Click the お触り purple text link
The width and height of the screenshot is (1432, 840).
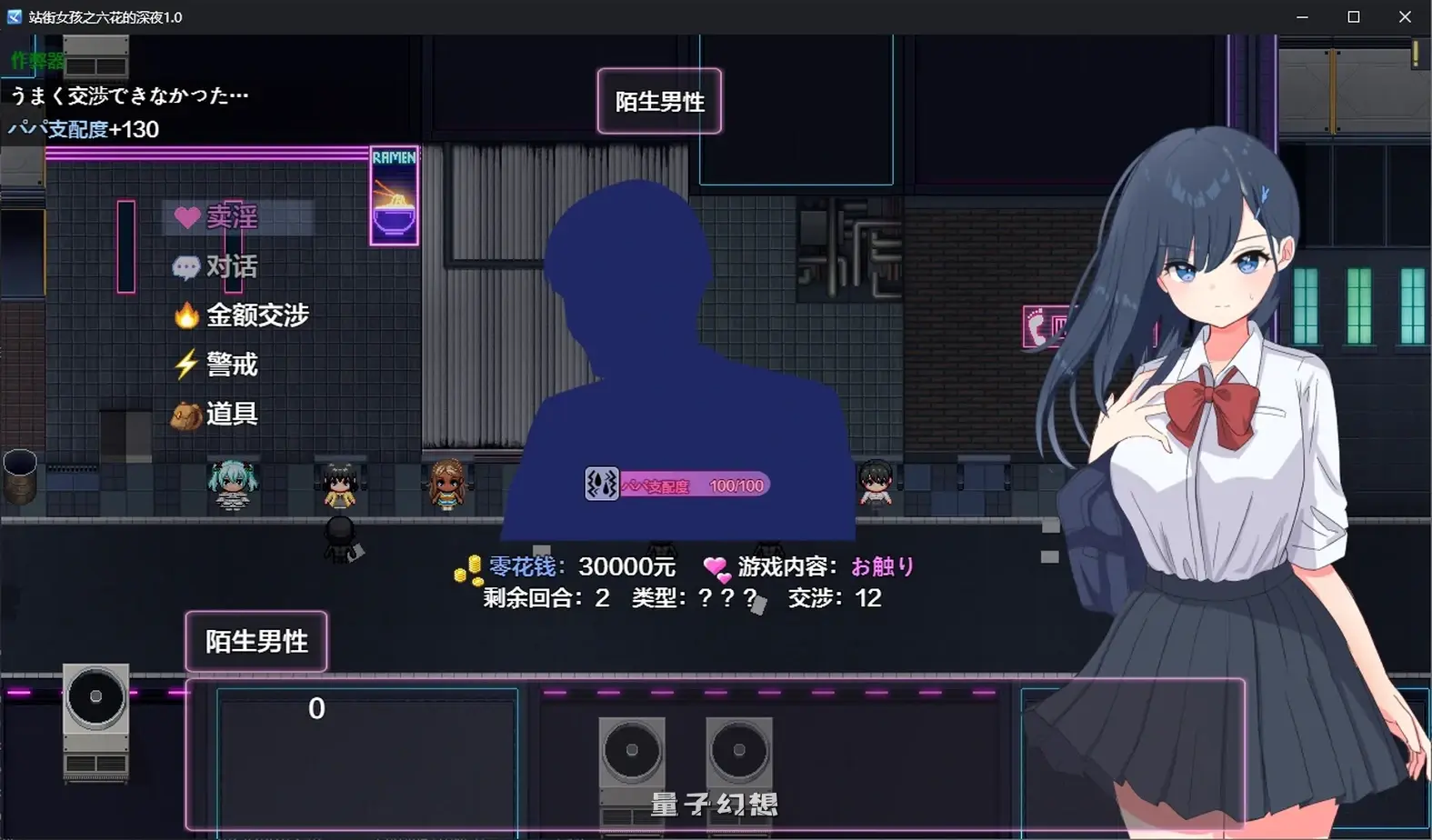(x=884, y=566)
